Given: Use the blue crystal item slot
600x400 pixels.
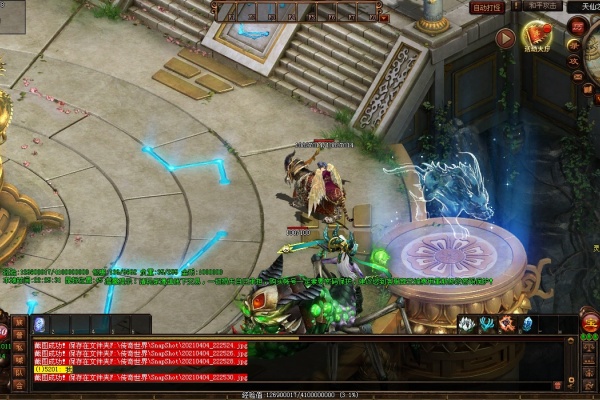Looking at the screenshot, I should (x=527, y=324).
